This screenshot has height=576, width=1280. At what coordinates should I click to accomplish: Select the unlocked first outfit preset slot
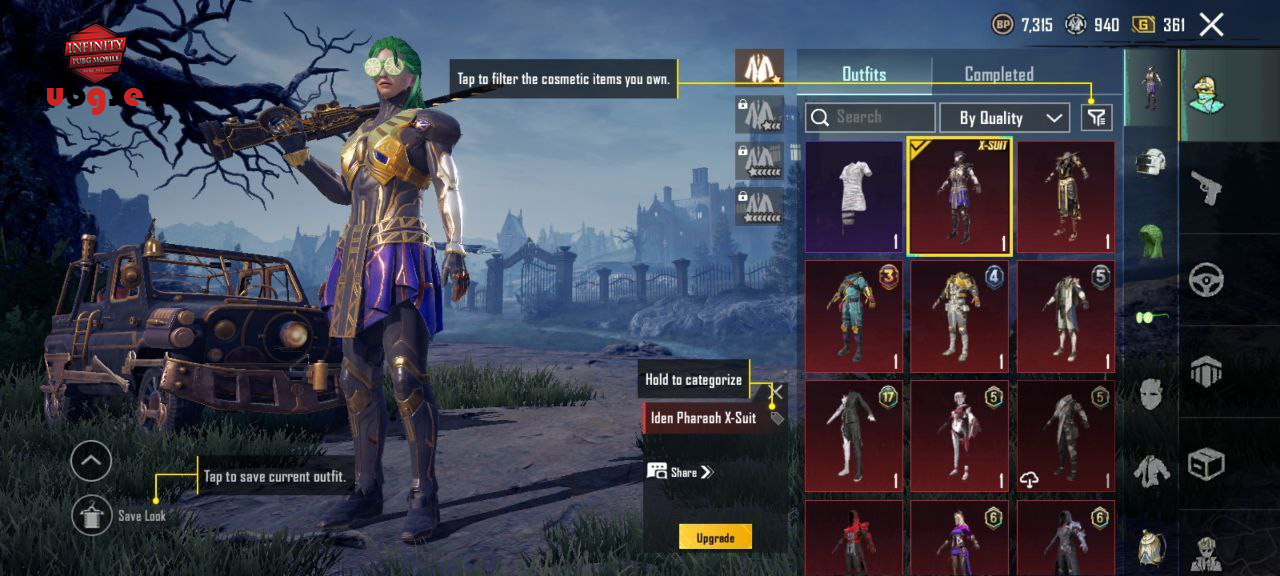[x=760, y=68]
